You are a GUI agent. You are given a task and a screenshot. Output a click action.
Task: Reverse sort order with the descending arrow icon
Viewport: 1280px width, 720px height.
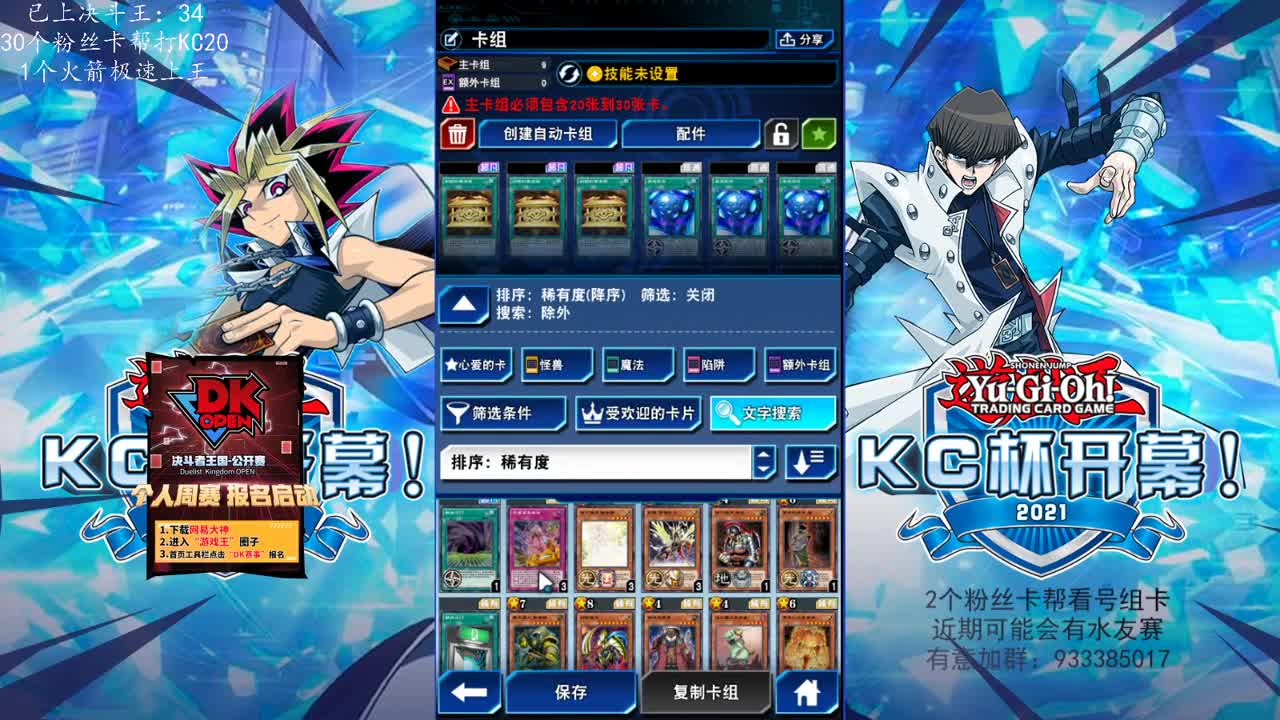tap(810, 464)
